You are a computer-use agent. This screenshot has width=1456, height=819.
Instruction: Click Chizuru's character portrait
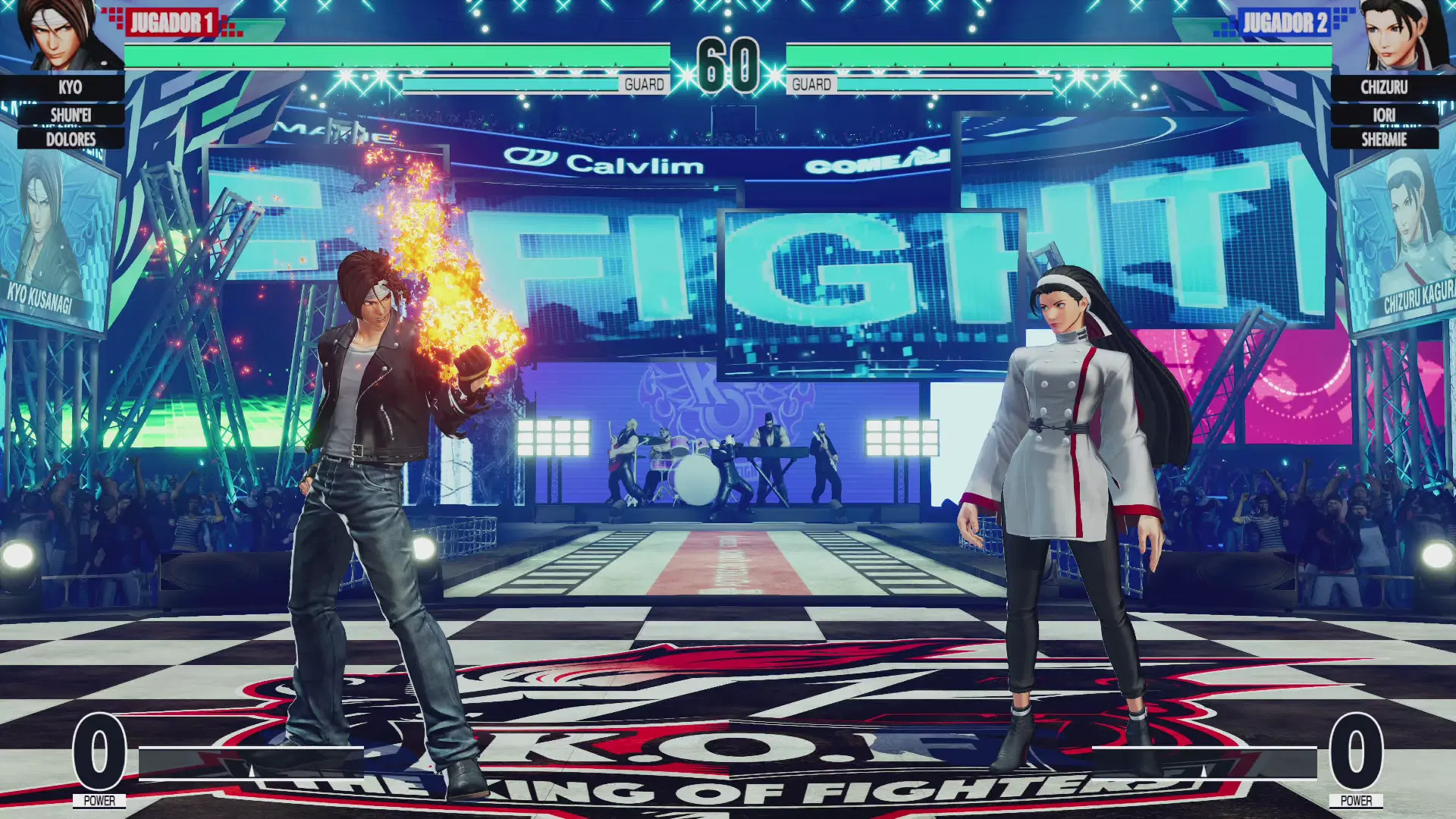click(x=1394, y=36)
